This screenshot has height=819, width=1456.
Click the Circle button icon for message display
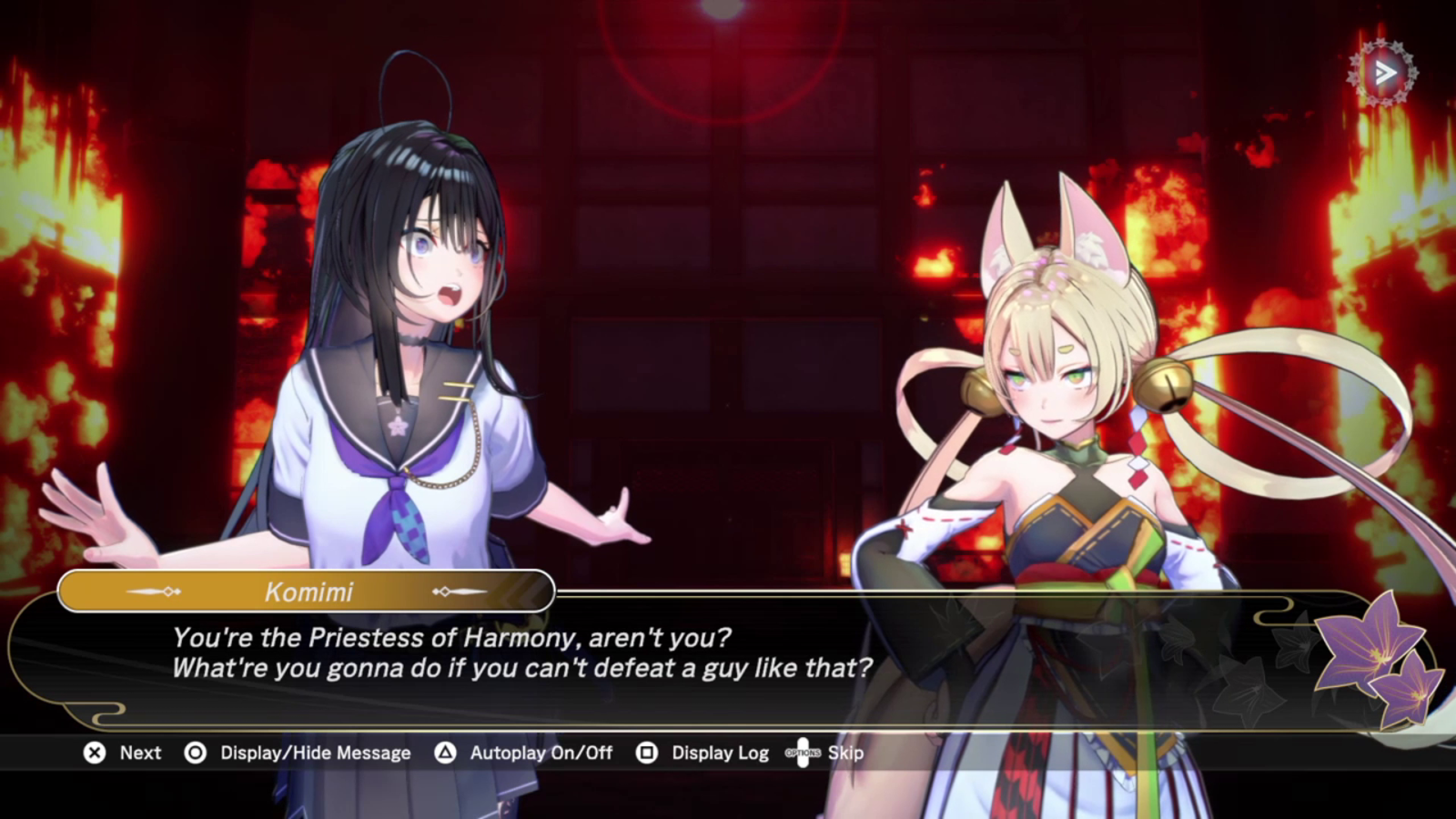click(193, 753)
